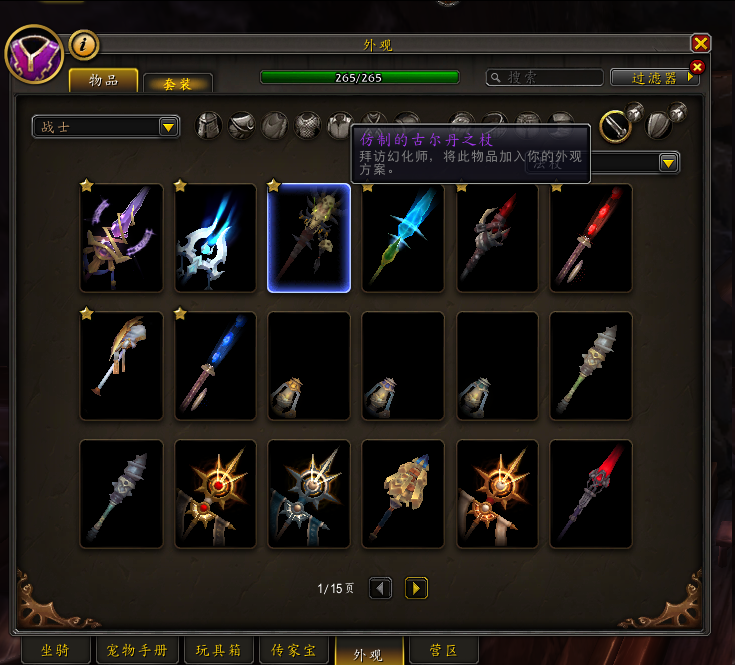This screenshot has width=735, height=665.
Task: Select the 物品 items tab
Action: [x=103, y=80]
